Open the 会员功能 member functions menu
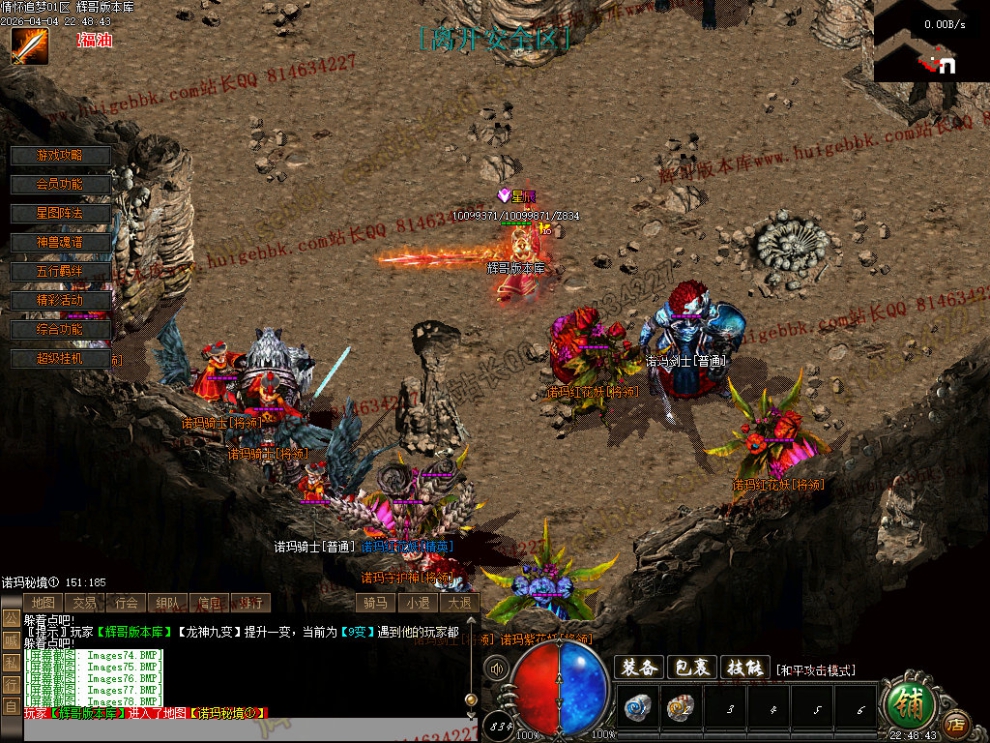 pos(60,185)
